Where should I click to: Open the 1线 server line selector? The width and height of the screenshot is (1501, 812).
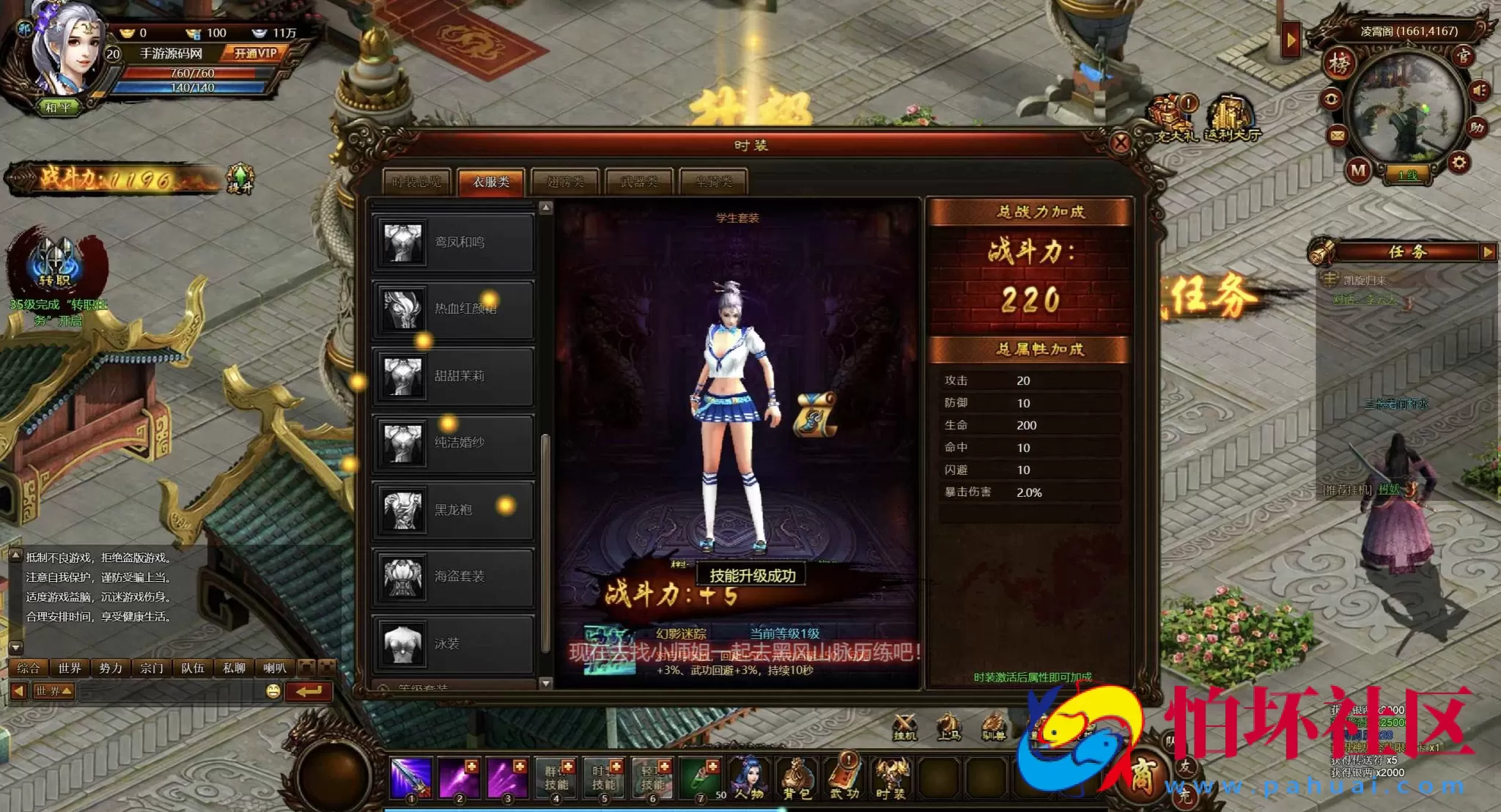tap(1407, 176)
